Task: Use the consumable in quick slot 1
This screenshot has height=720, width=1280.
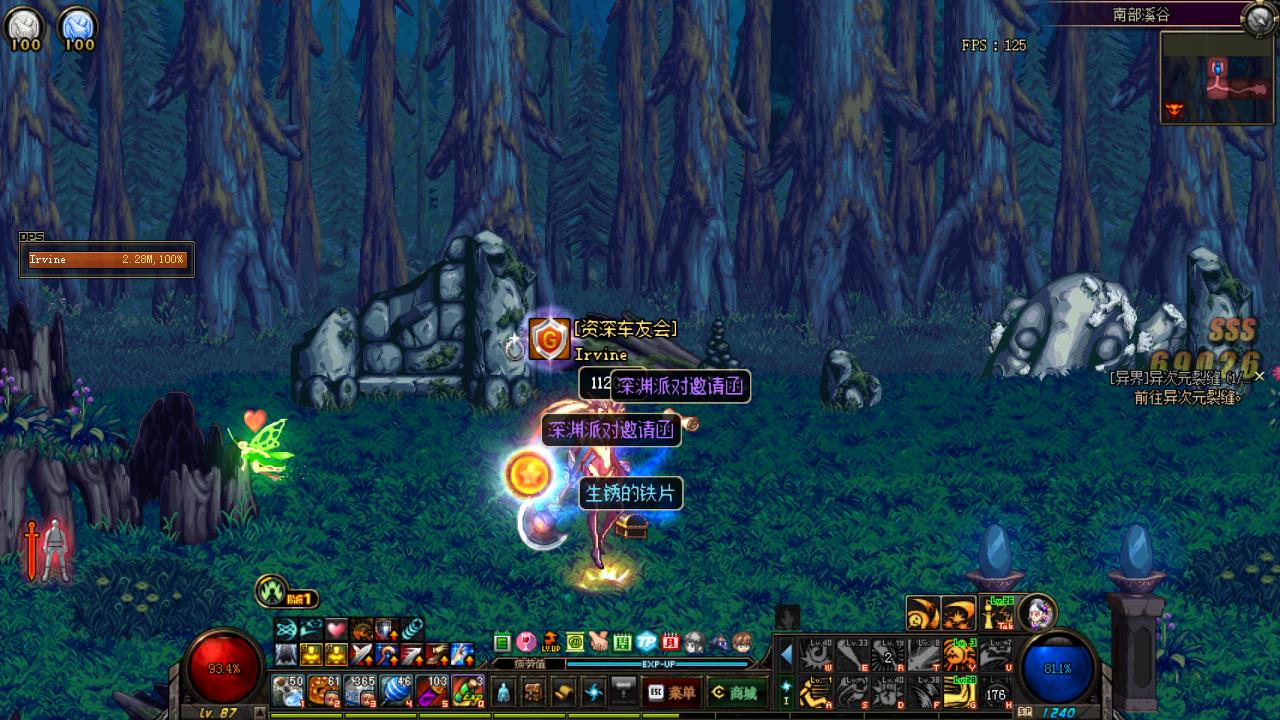Action: tap(288, 690)
